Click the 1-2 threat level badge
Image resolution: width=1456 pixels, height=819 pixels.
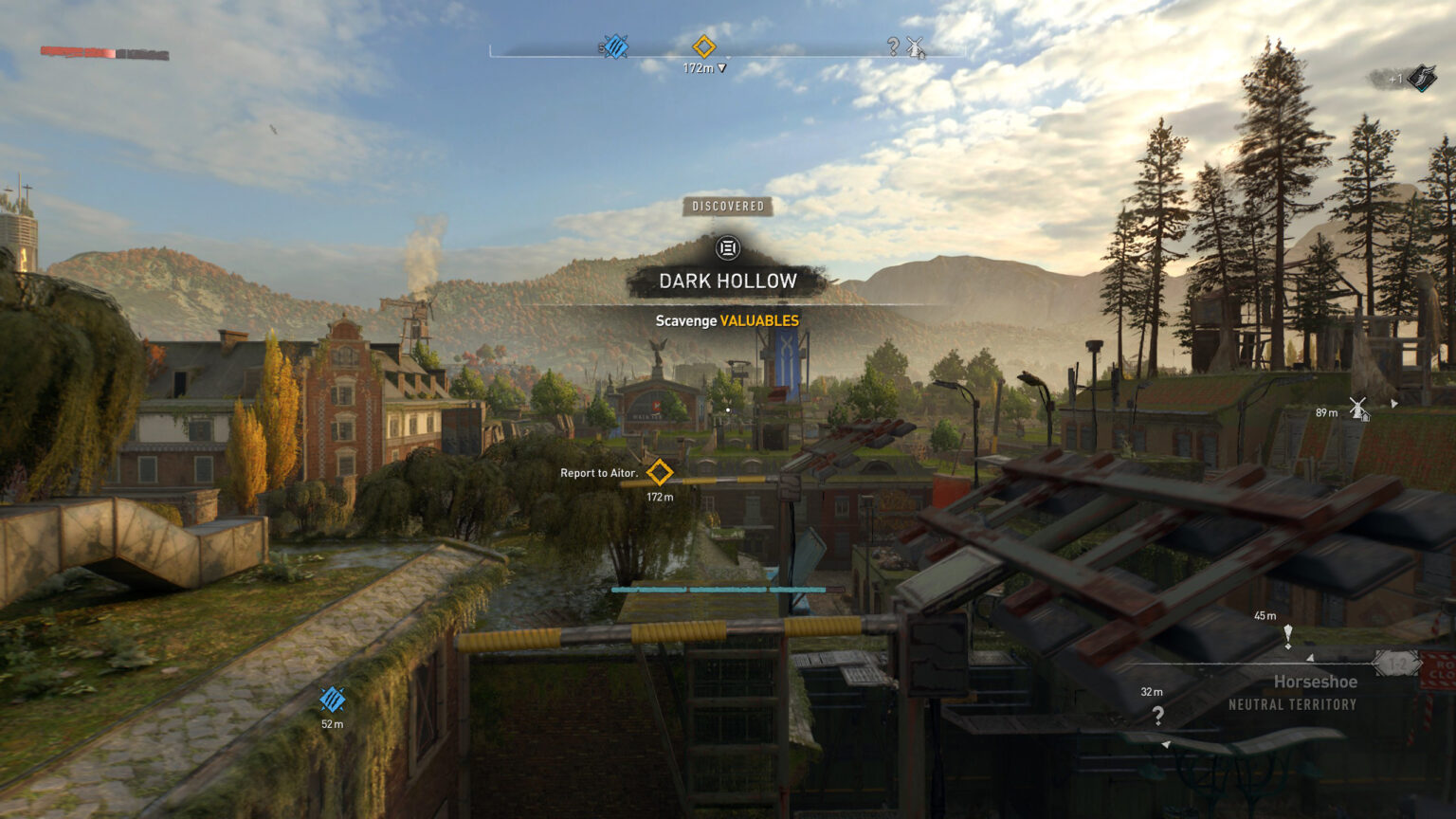[x=1394, y=664]
